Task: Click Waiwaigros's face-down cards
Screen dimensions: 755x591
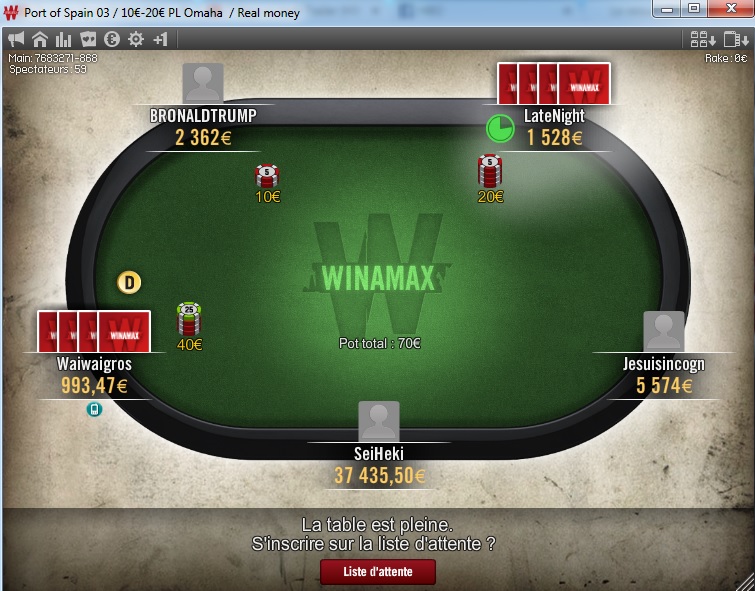Action: [x=94, y=331]
